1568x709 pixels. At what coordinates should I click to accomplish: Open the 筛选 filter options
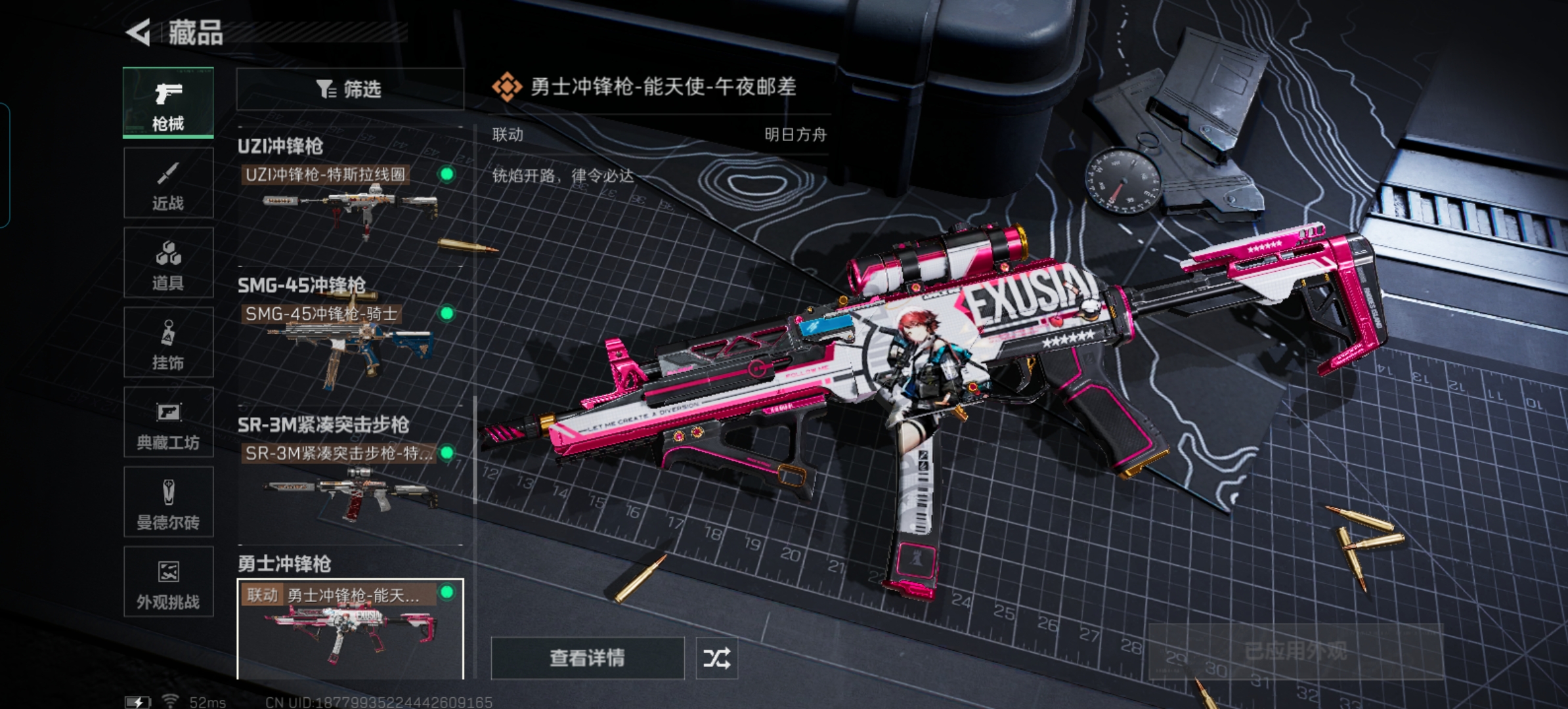[x=349, y=89]
